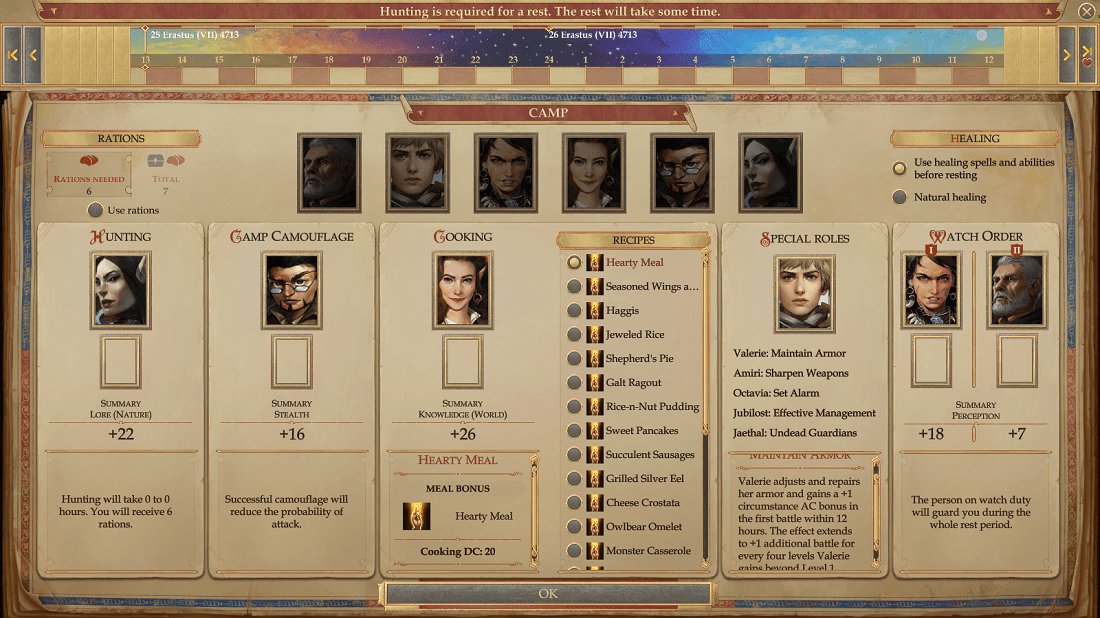The width and height of the screenshot is (1100, 618).
Task: Pick the Jeweled Rice recipe
Action: [x=574, y=334]
